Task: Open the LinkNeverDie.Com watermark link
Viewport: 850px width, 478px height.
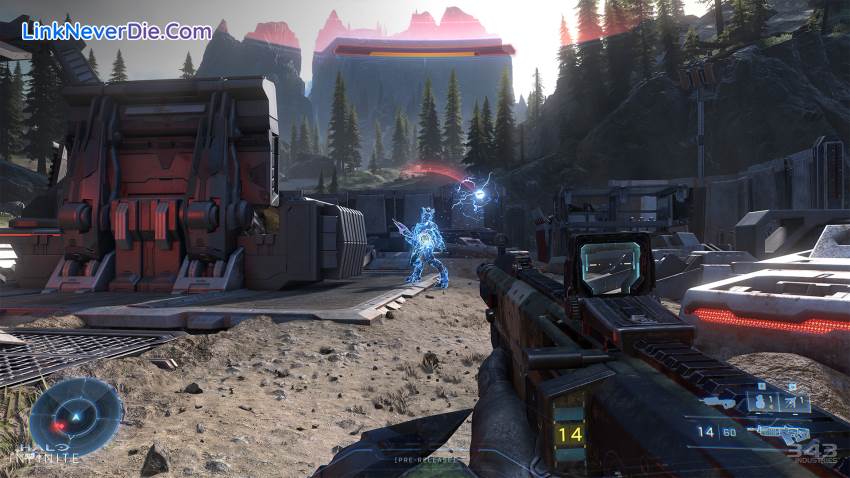Action: (117, 31)
